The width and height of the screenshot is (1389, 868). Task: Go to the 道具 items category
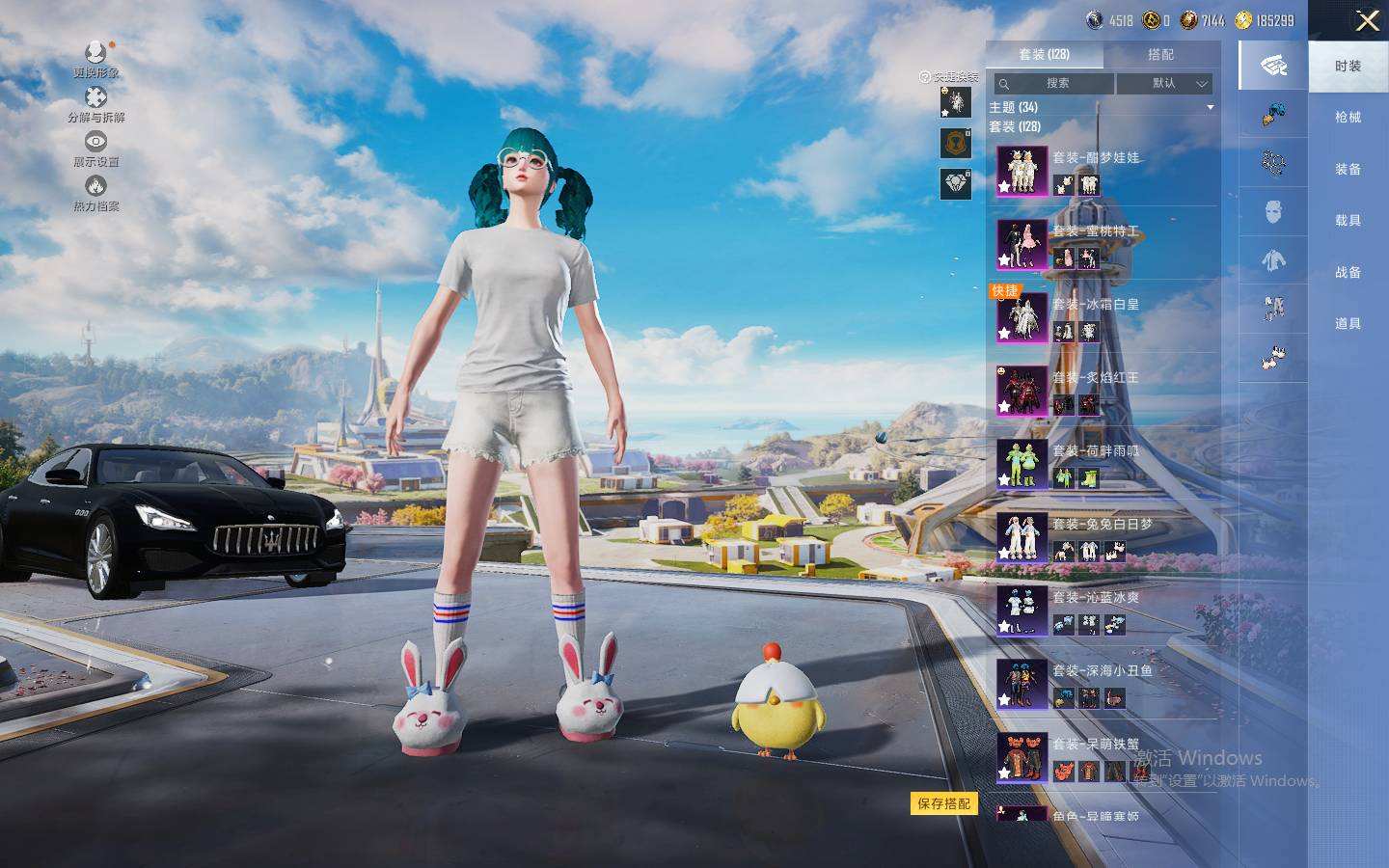[x=1348, y=324]
